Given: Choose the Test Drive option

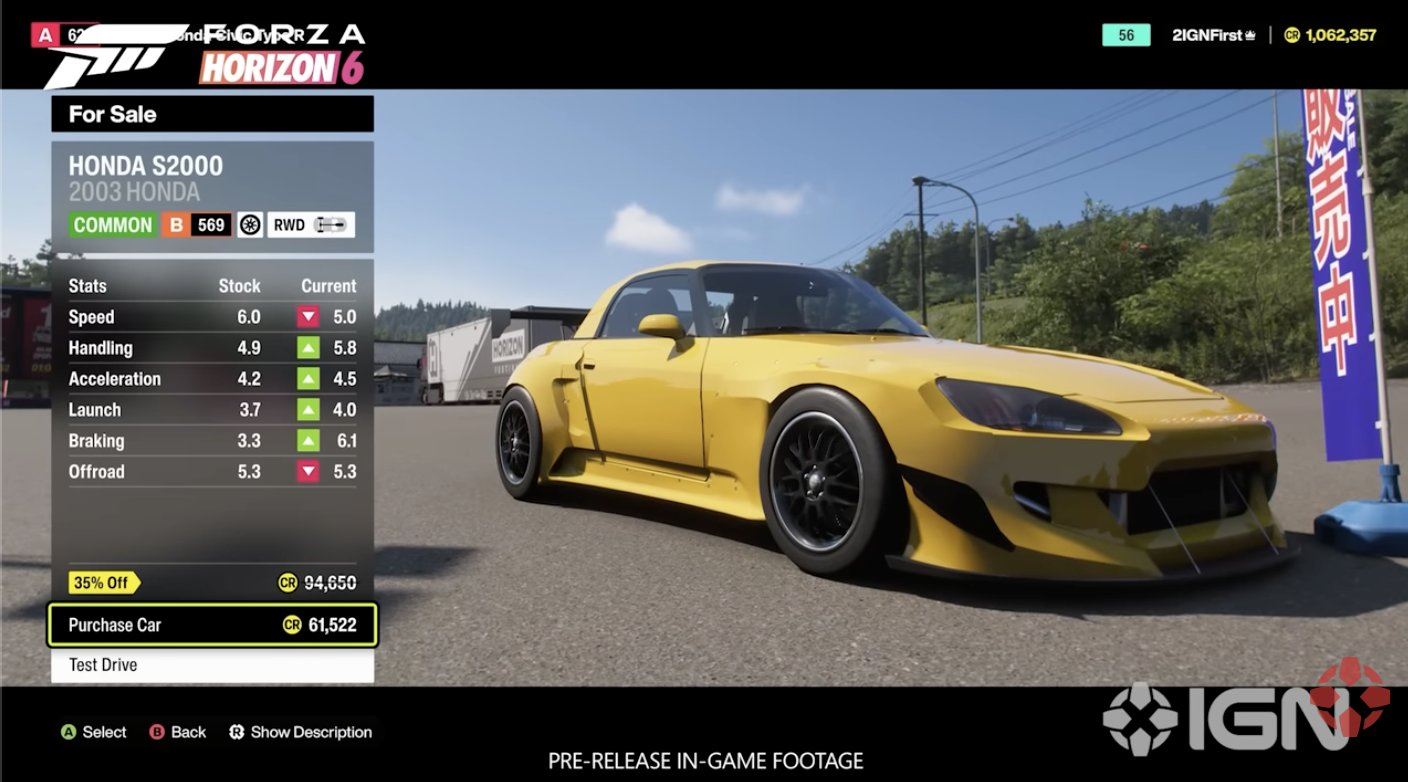Looking at the screenshot, I should pyautogui.click(x=212, y=665).
